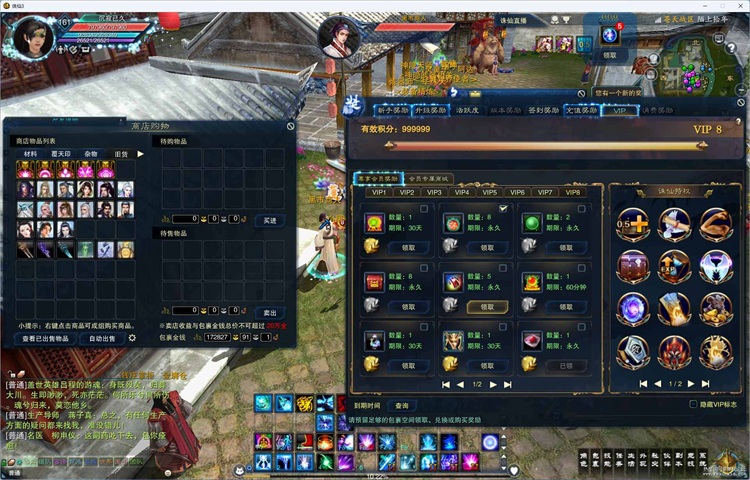Switch to the 杂物 shop tab
The width and height of the screenshot is (750, 480).
click(91, 154)
